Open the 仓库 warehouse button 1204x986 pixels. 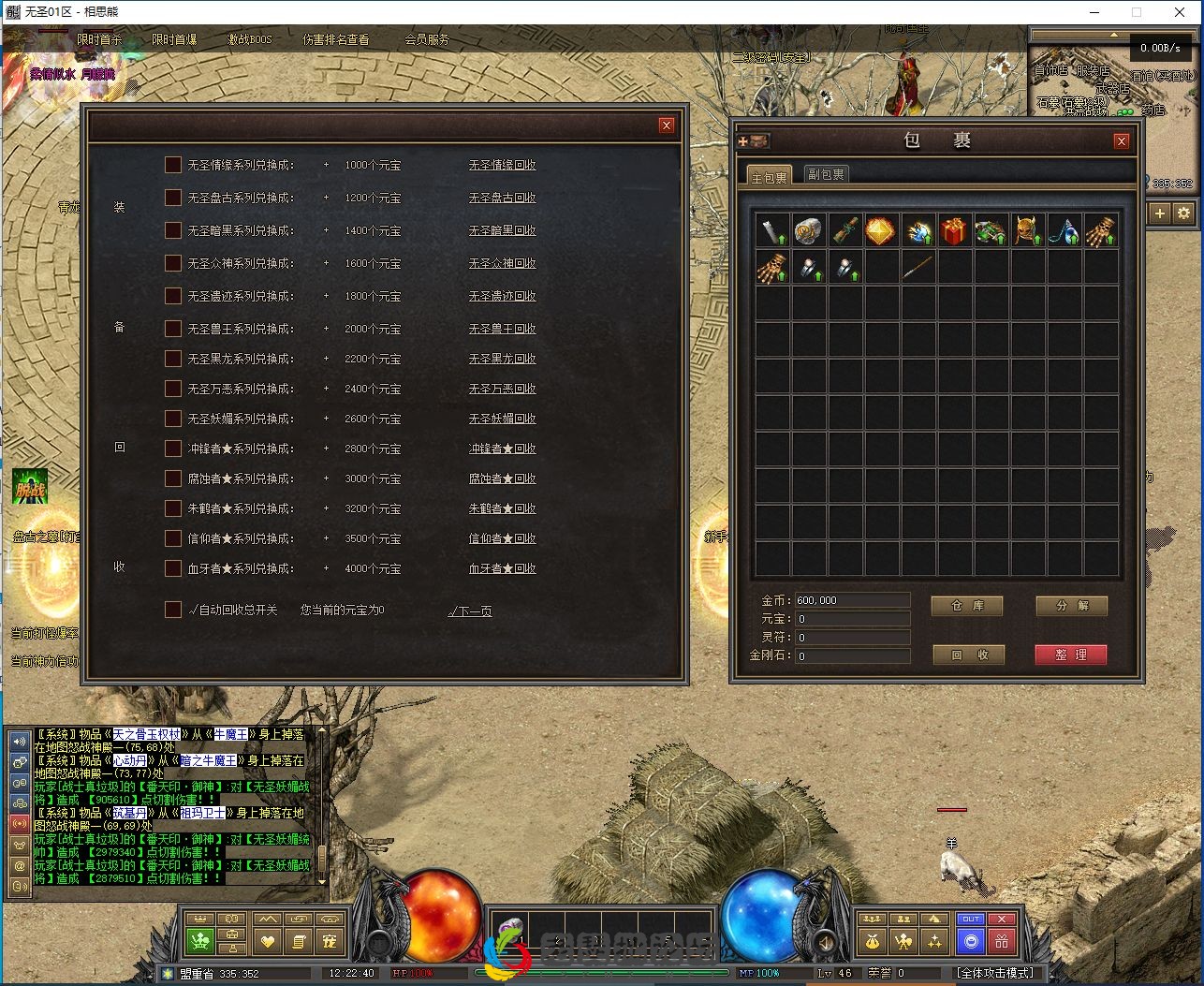click(x=967, y=606)
